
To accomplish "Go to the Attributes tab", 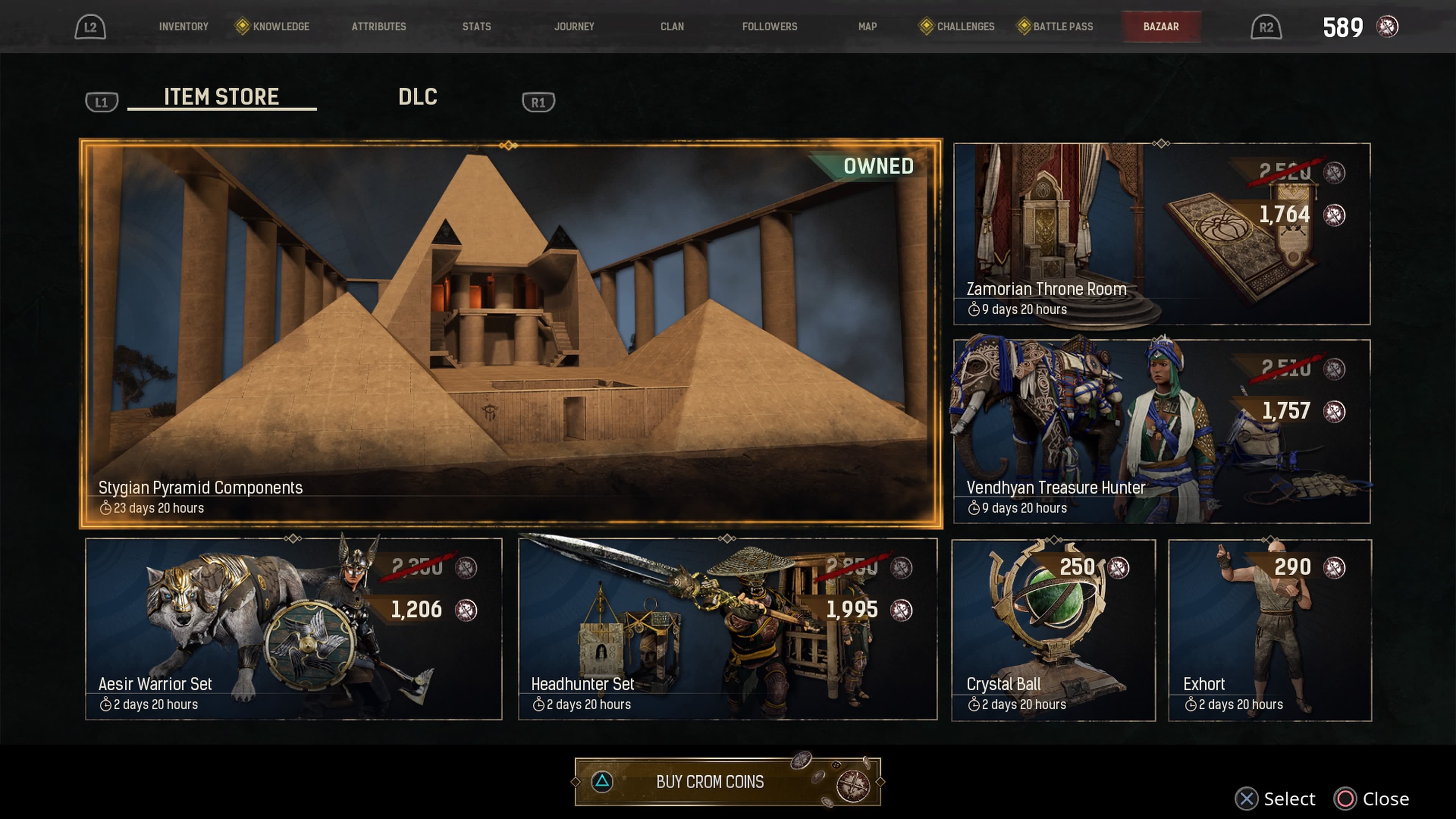I will (379, 27).
